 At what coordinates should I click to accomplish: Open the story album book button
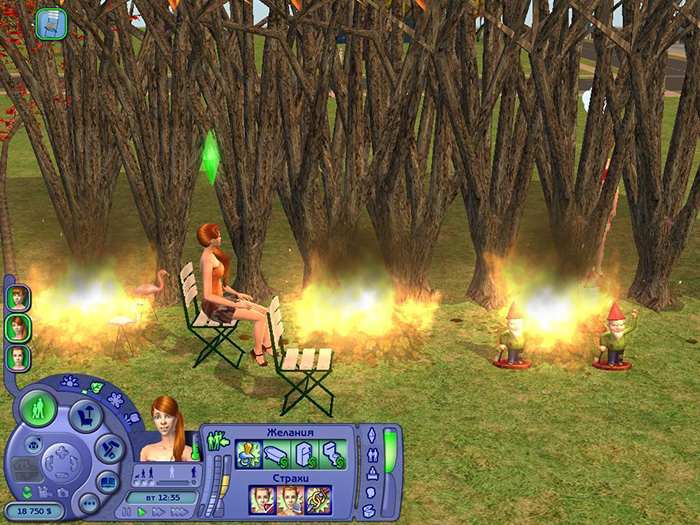click(x=107, y=481)
